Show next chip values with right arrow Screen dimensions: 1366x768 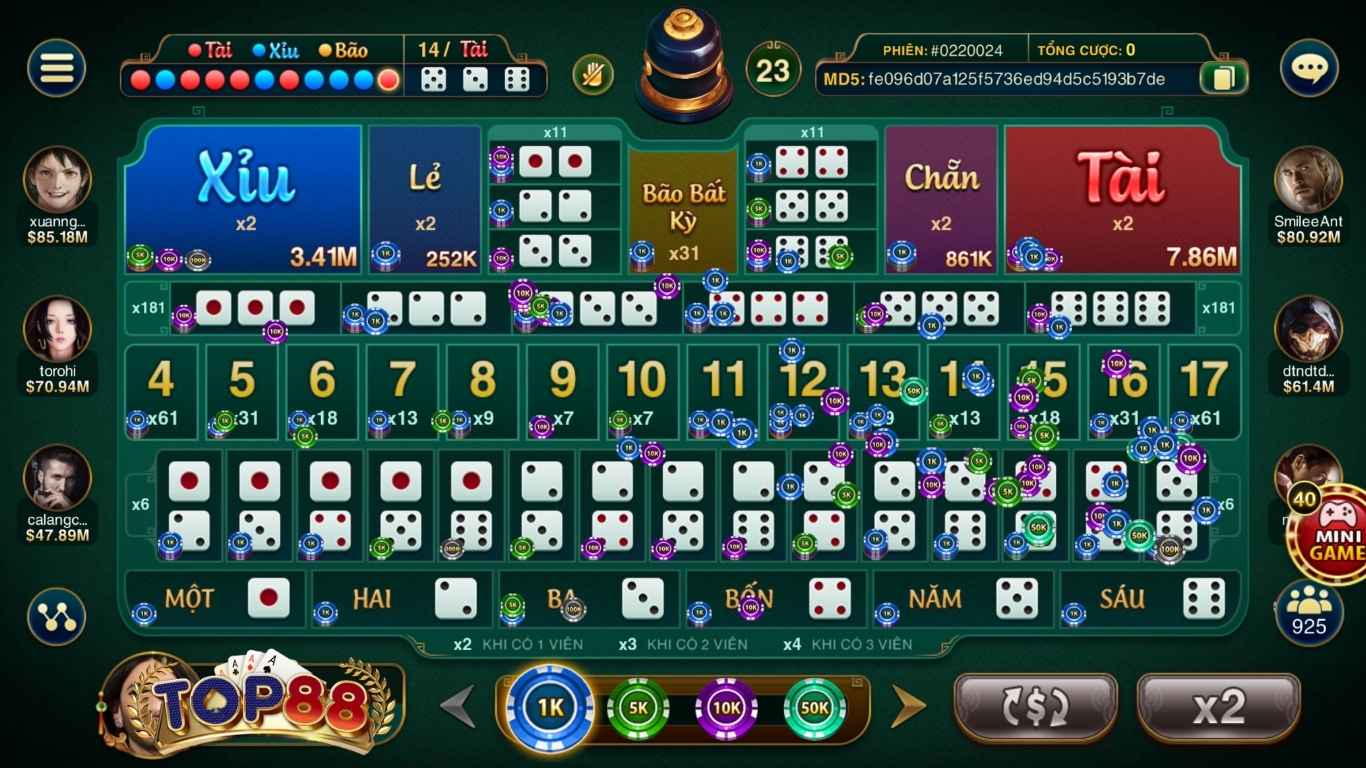(x=908, y=707)
